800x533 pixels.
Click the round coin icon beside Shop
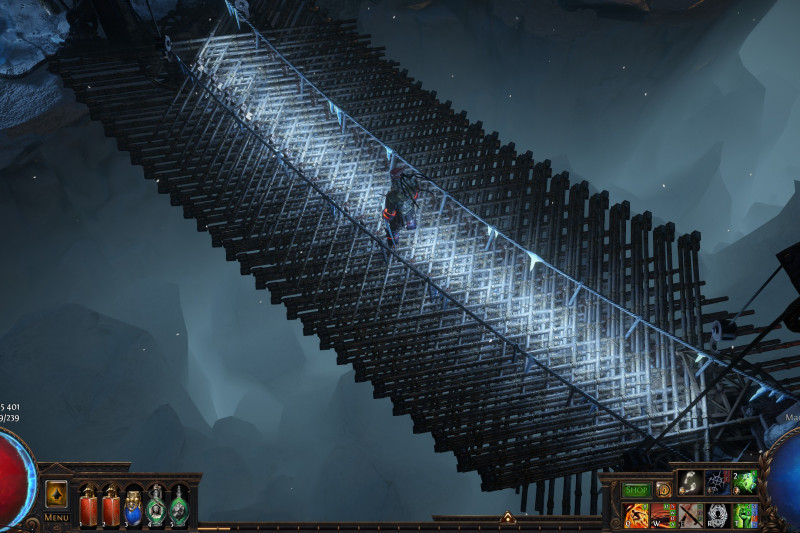click(663, 490)
